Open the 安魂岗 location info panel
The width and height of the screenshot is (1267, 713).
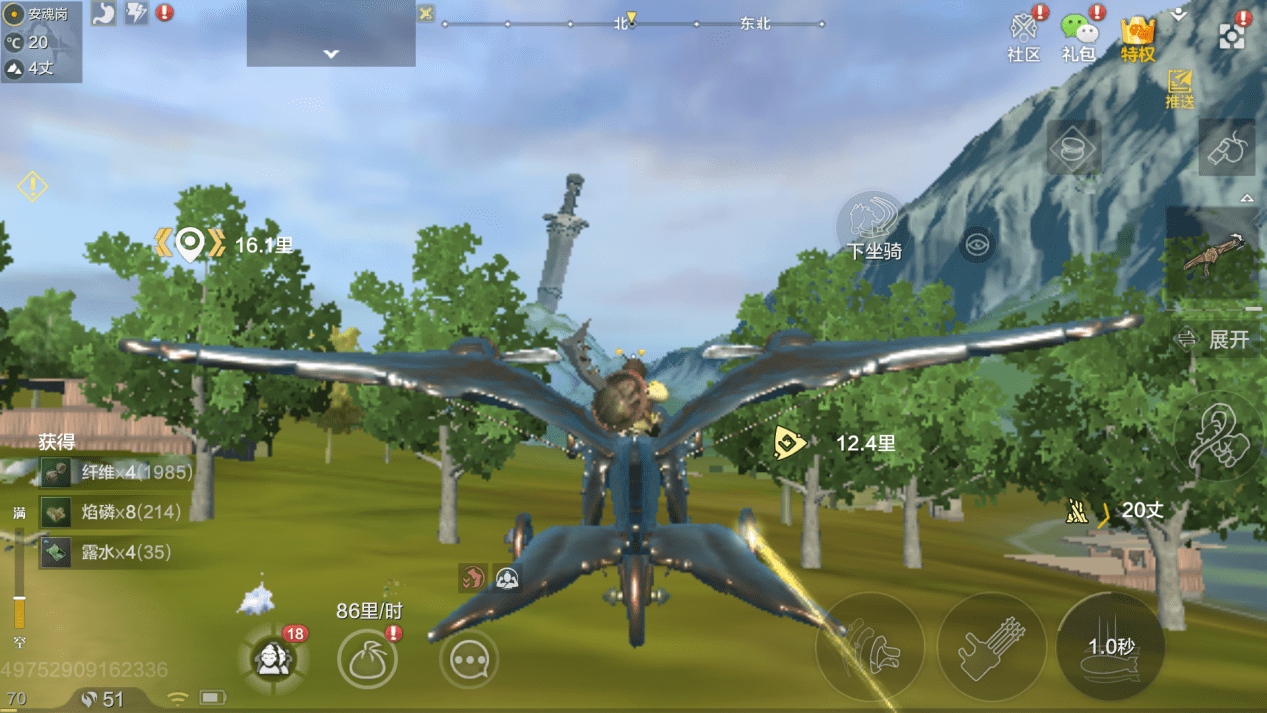(42, 15)
